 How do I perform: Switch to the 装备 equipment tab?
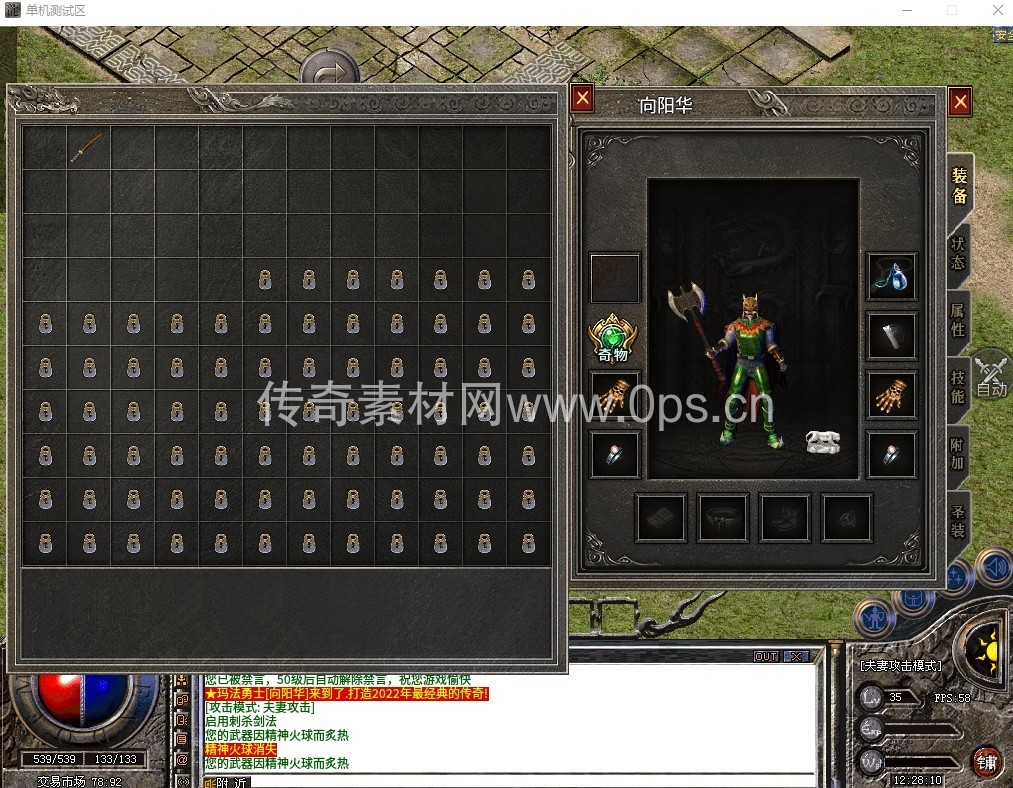pyautogui.click(x=958, y=186)
